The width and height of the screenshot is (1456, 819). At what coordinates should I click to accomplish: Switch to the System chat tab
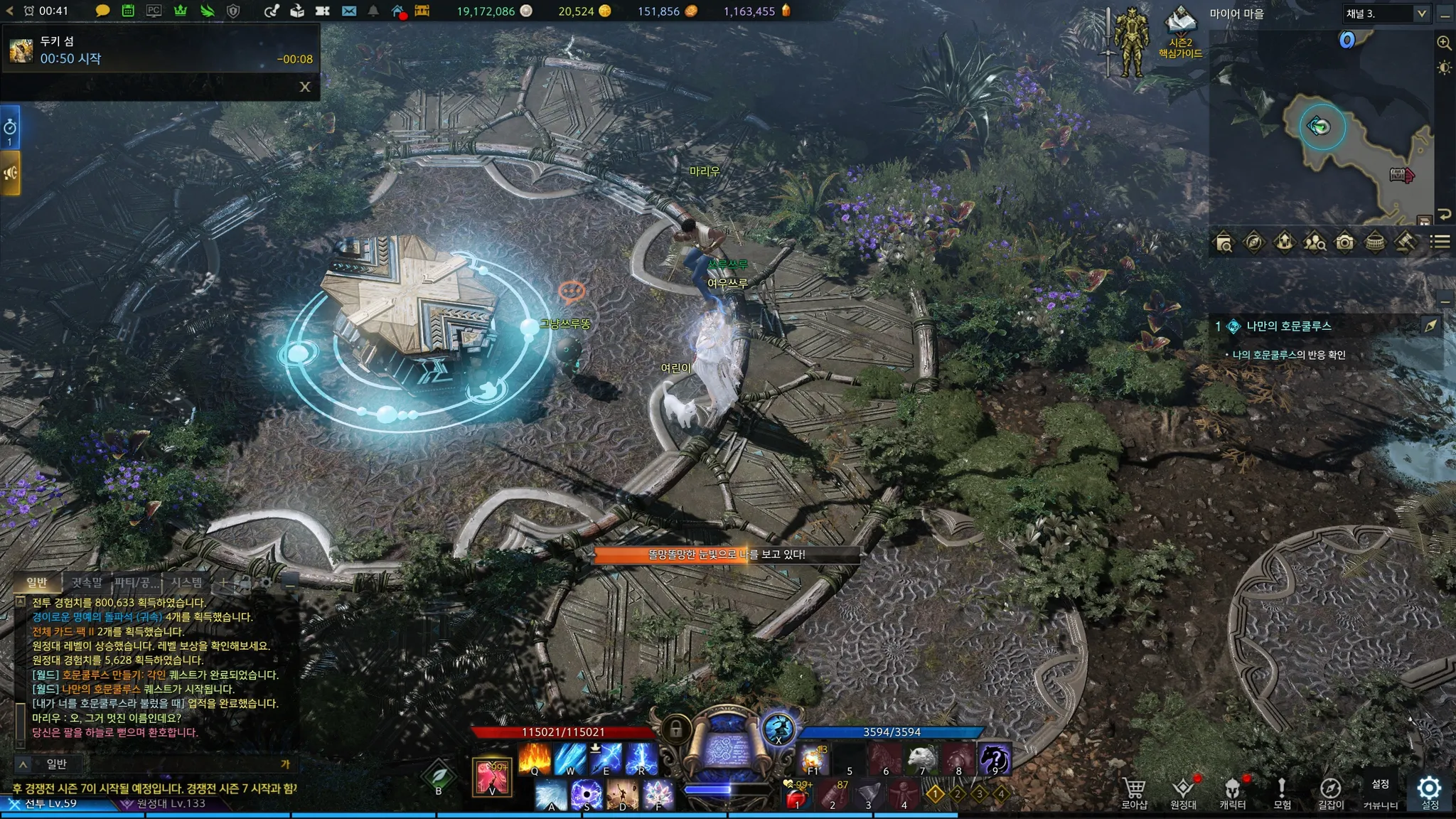pos(186,583)
